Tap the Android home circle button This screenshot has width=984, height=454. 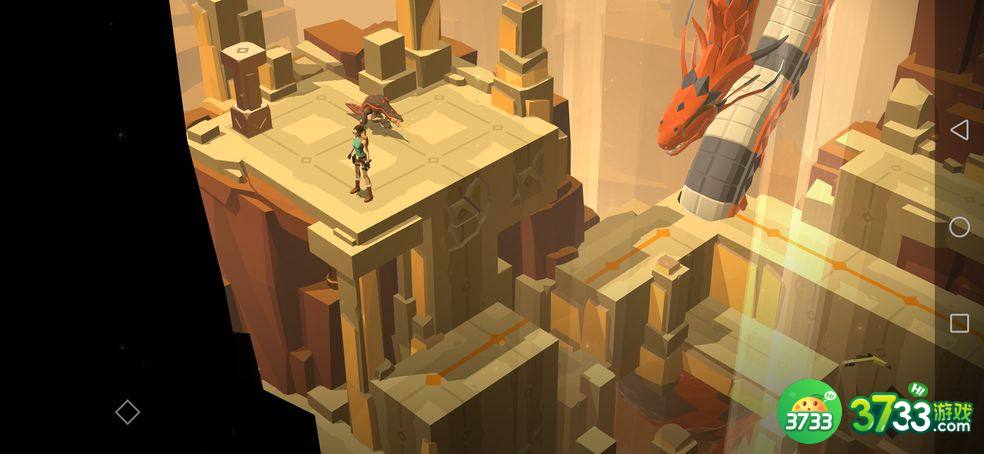[x=958, y=227]
